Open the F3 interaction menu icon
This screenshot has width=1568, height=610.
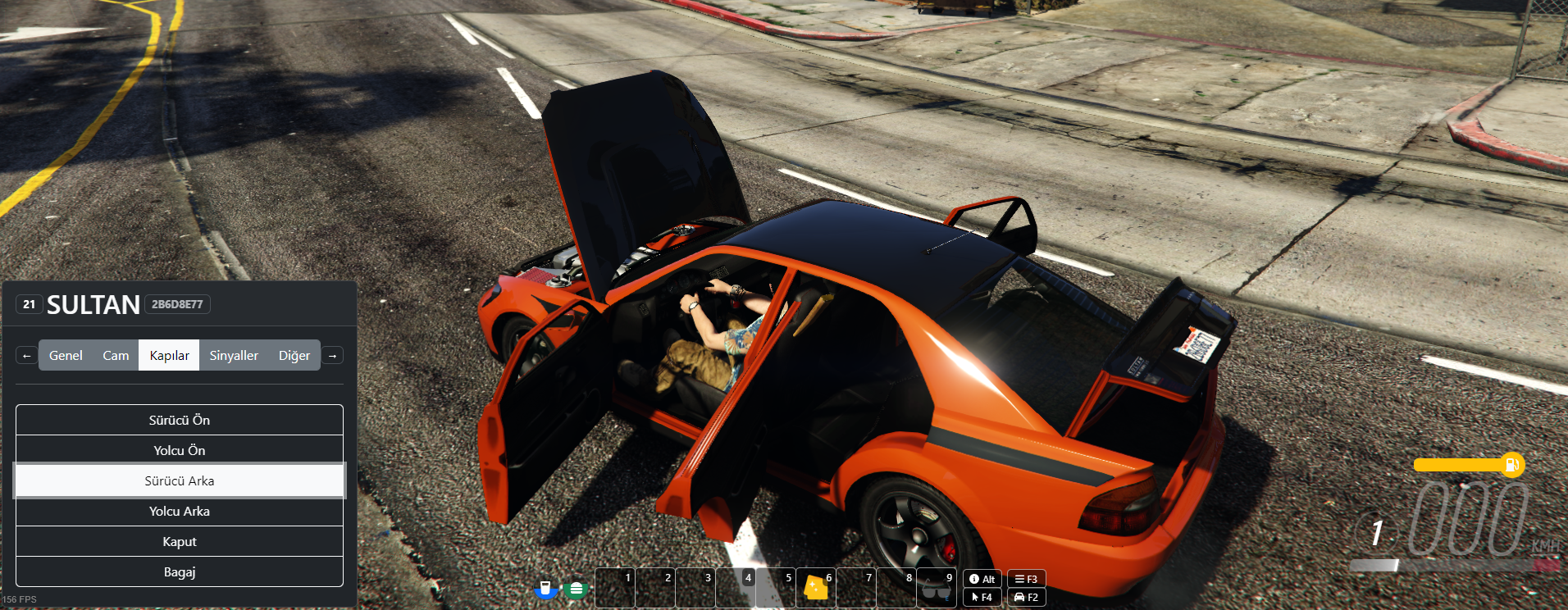(x=1026, y=579)
